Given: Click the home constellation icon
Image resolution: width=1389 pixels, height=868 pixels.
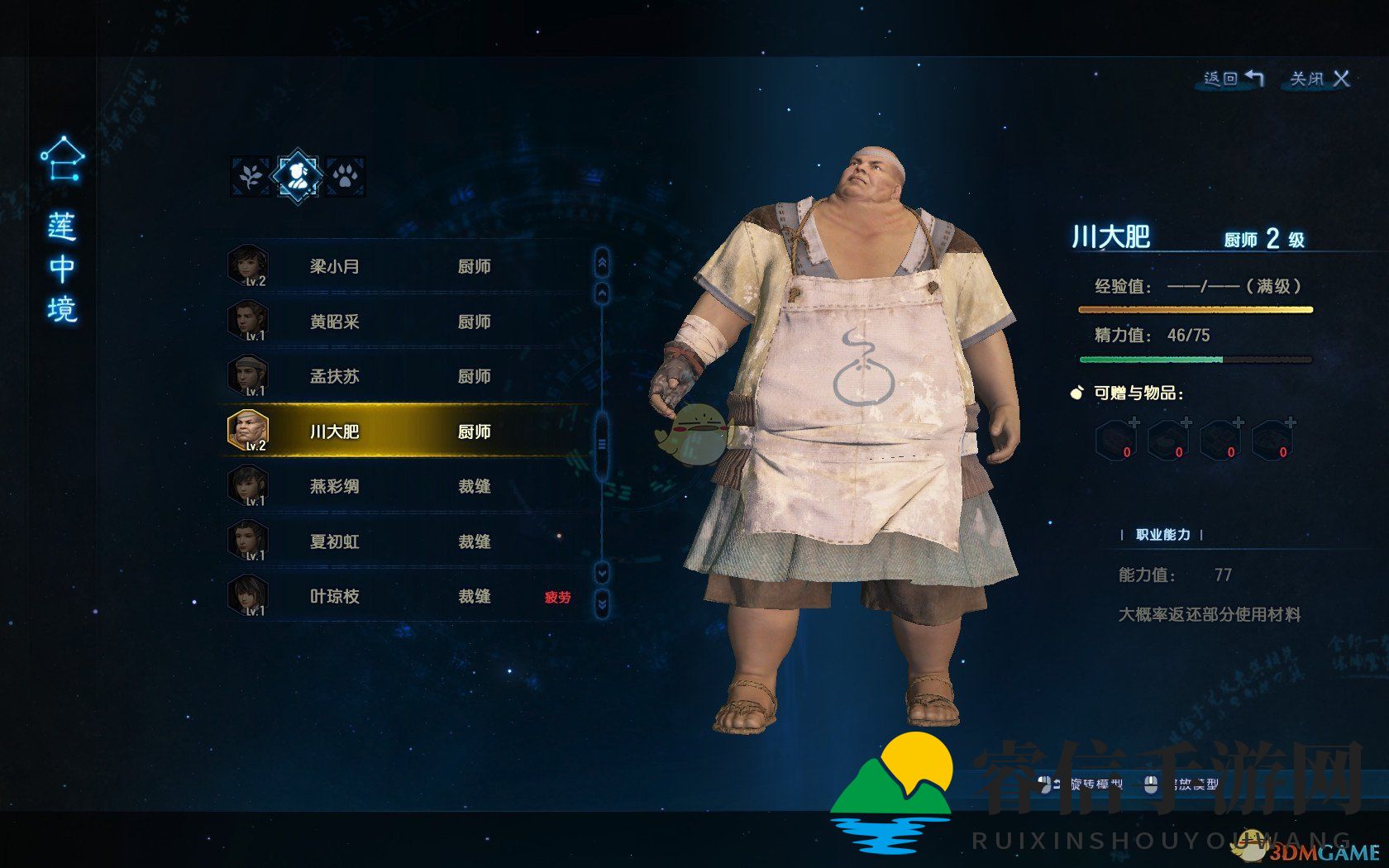Looking at the screenshot, I should pos(63,159).
